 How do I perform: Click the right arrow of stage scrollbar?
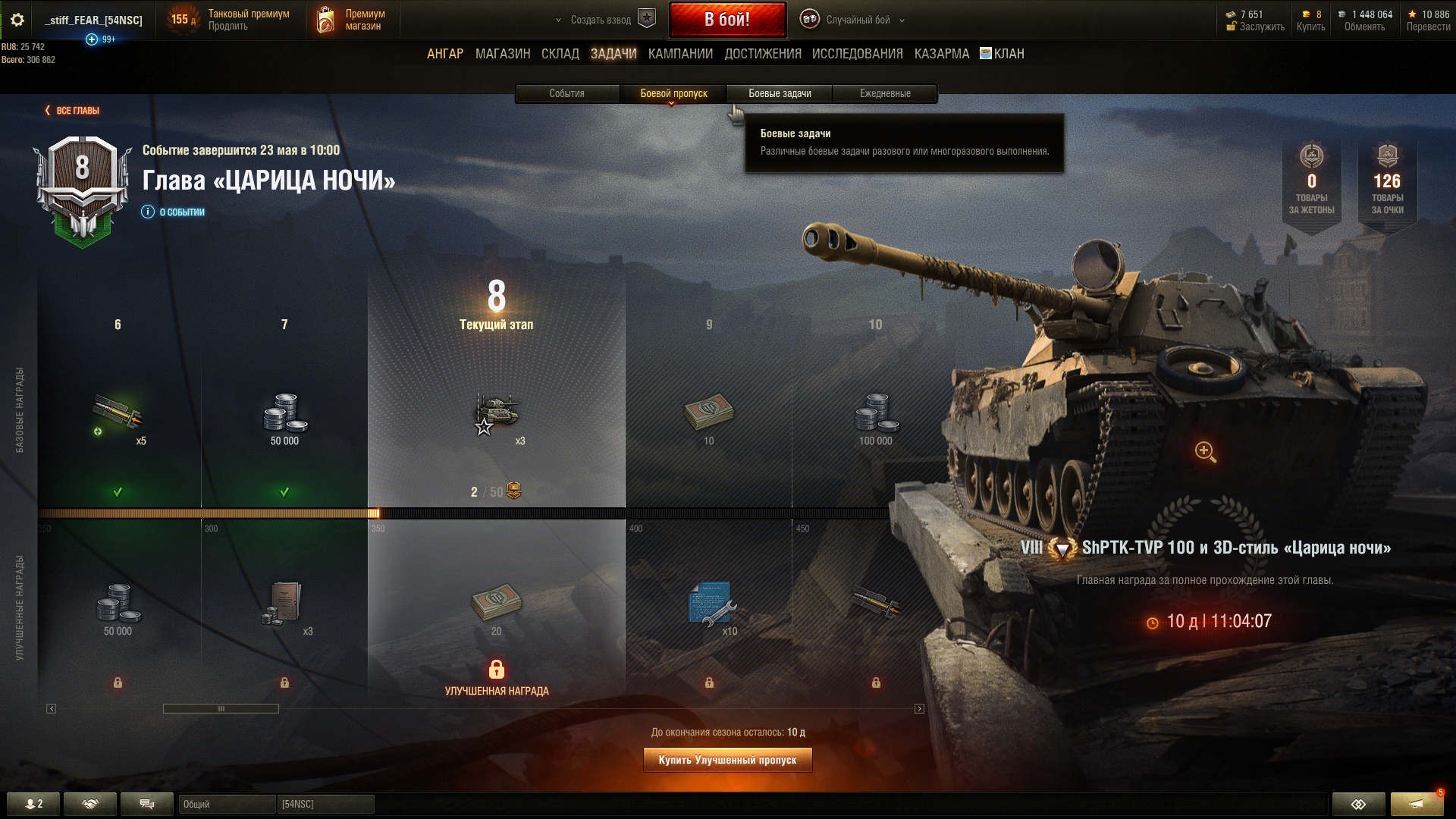click(919, 709)
